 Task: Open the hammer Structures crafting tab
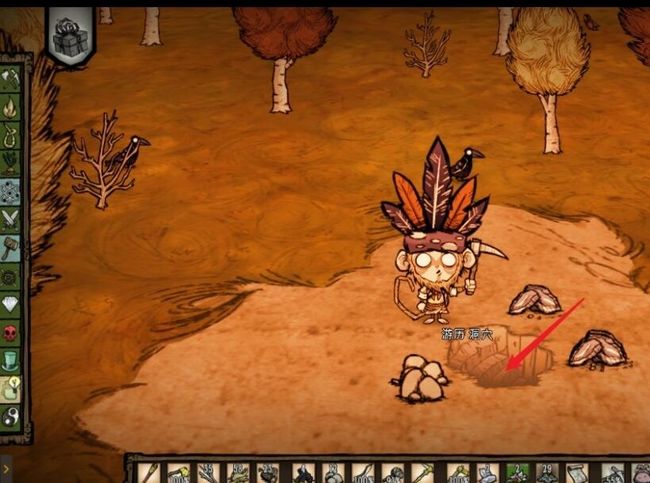(x=13, y=245)
